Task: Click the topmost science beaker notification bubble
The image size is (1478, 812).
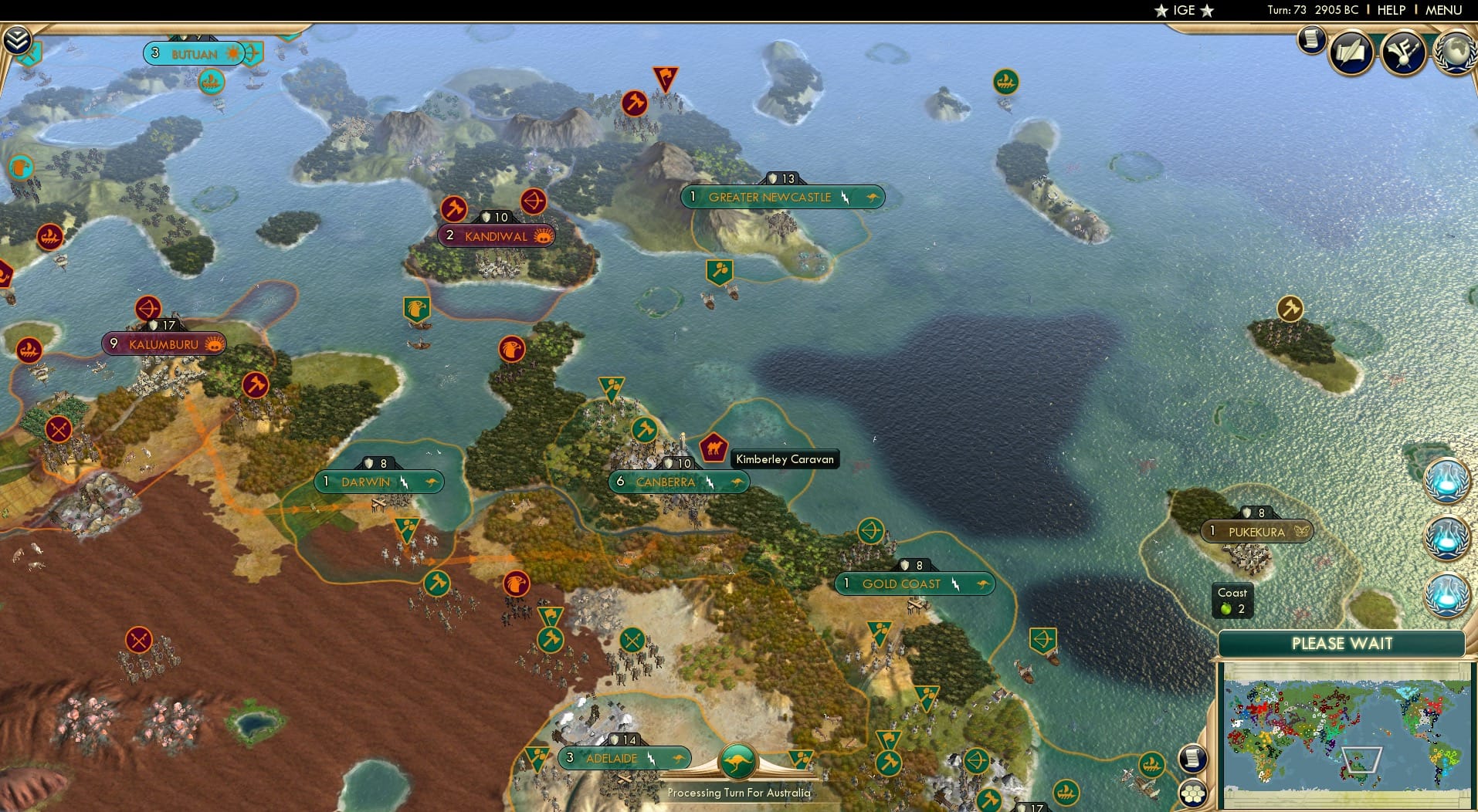Action: tap(1448, 479)
